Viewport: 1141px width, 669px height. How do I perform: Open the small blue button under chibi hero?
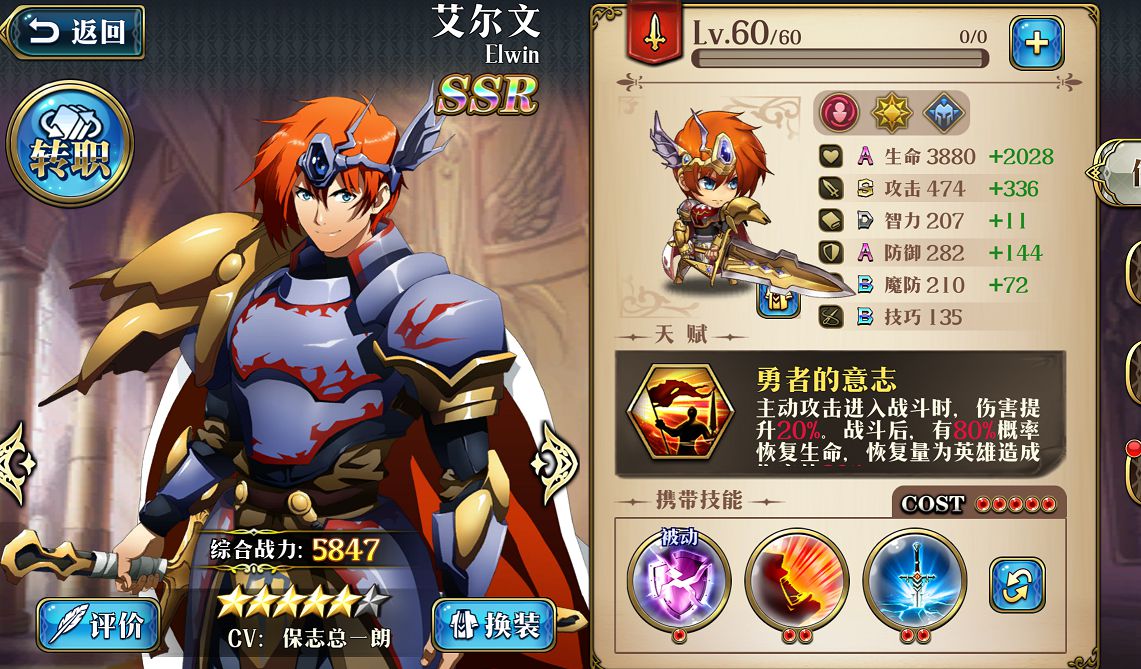777,299
